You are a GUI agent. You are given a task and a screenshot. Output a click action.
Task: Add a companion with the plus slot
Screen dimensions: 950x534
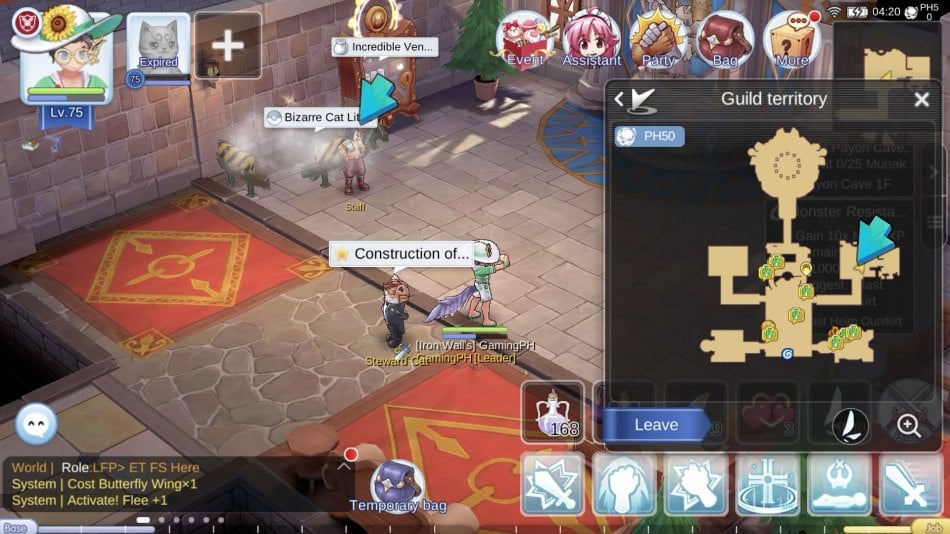coord(228,45)
